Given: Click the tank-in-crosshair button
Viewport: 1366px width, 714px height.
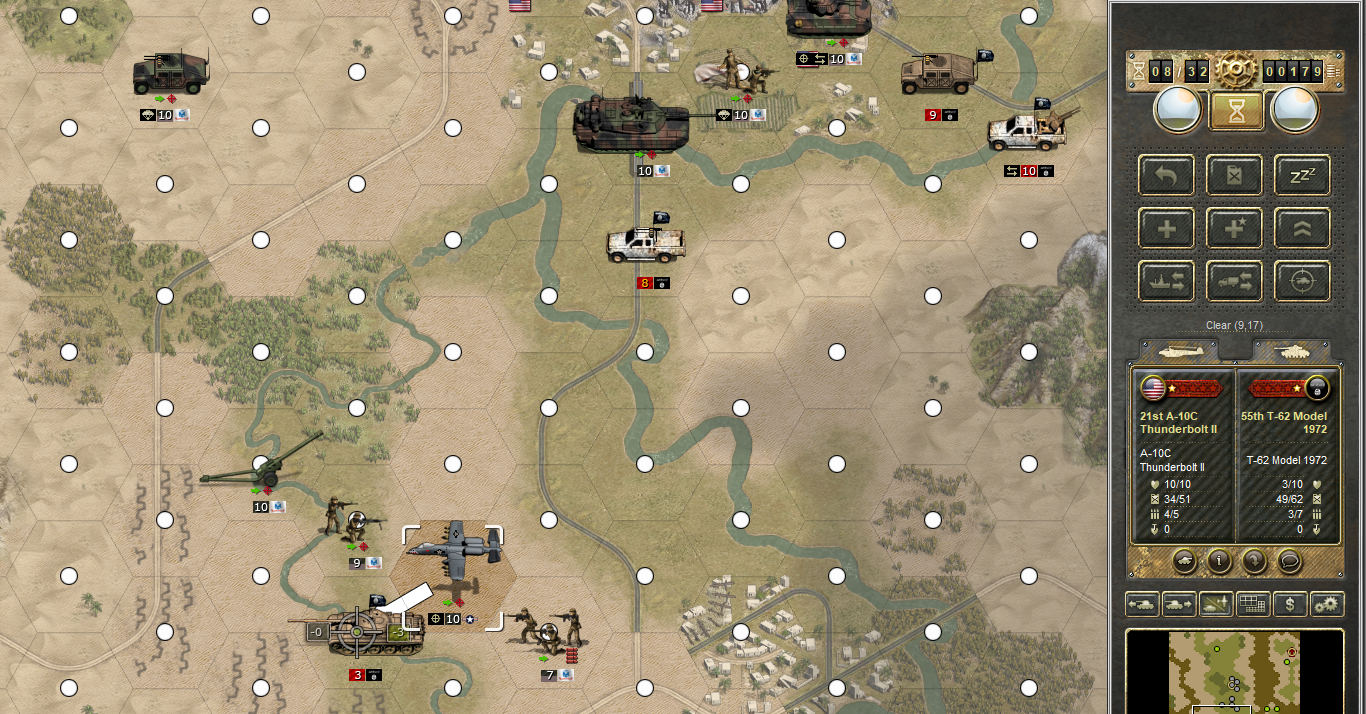Looking at the screenshot, I should click(x=1302, y=282).
